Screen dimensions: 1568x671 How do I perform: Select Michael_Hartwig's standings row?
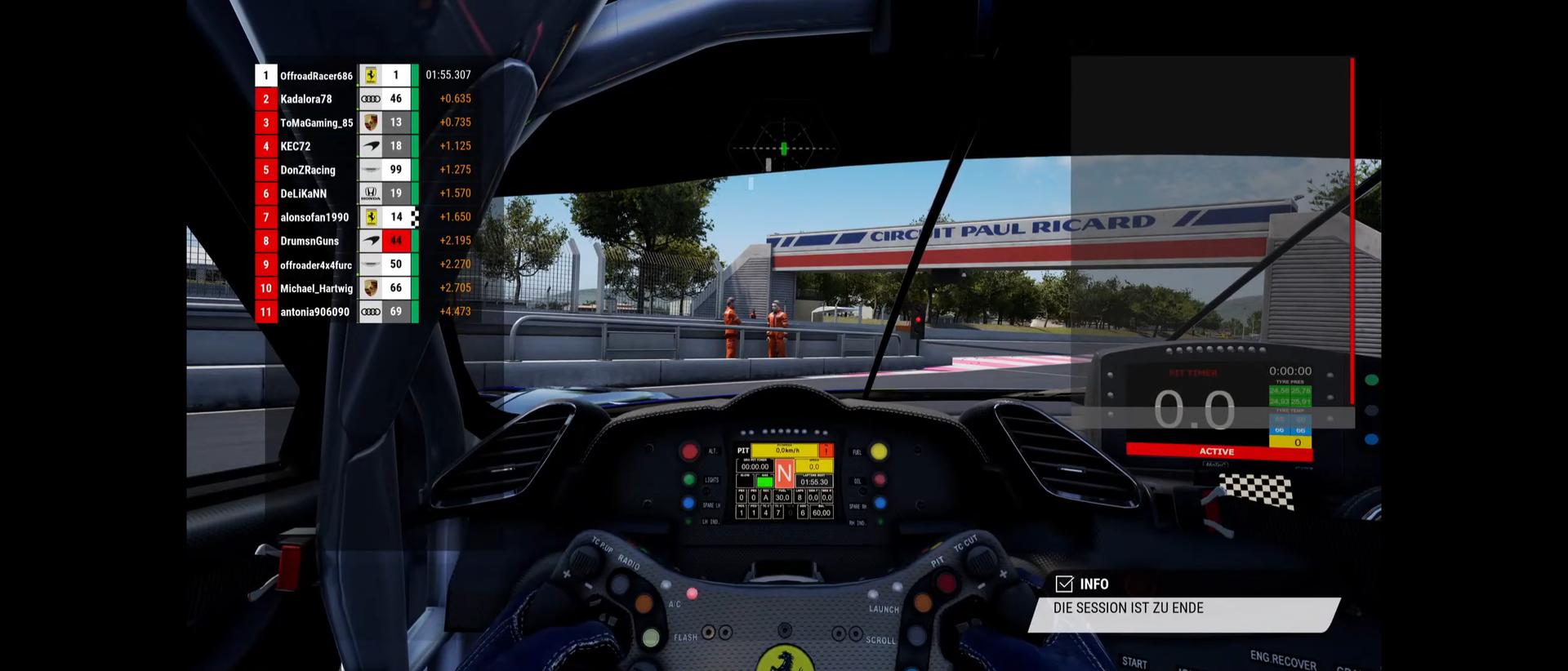pyautogui.click(x=316, y=288)
